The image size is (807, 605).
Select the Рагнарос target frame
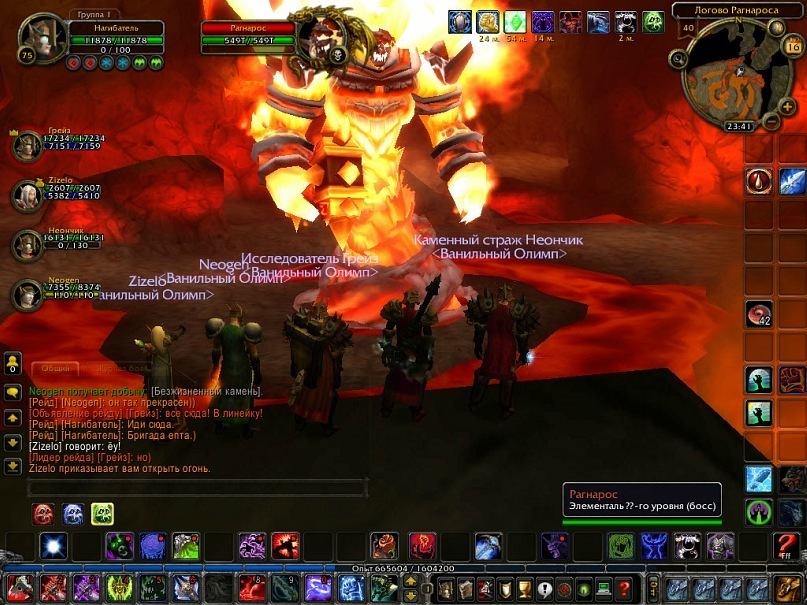[x=248, y=29]
